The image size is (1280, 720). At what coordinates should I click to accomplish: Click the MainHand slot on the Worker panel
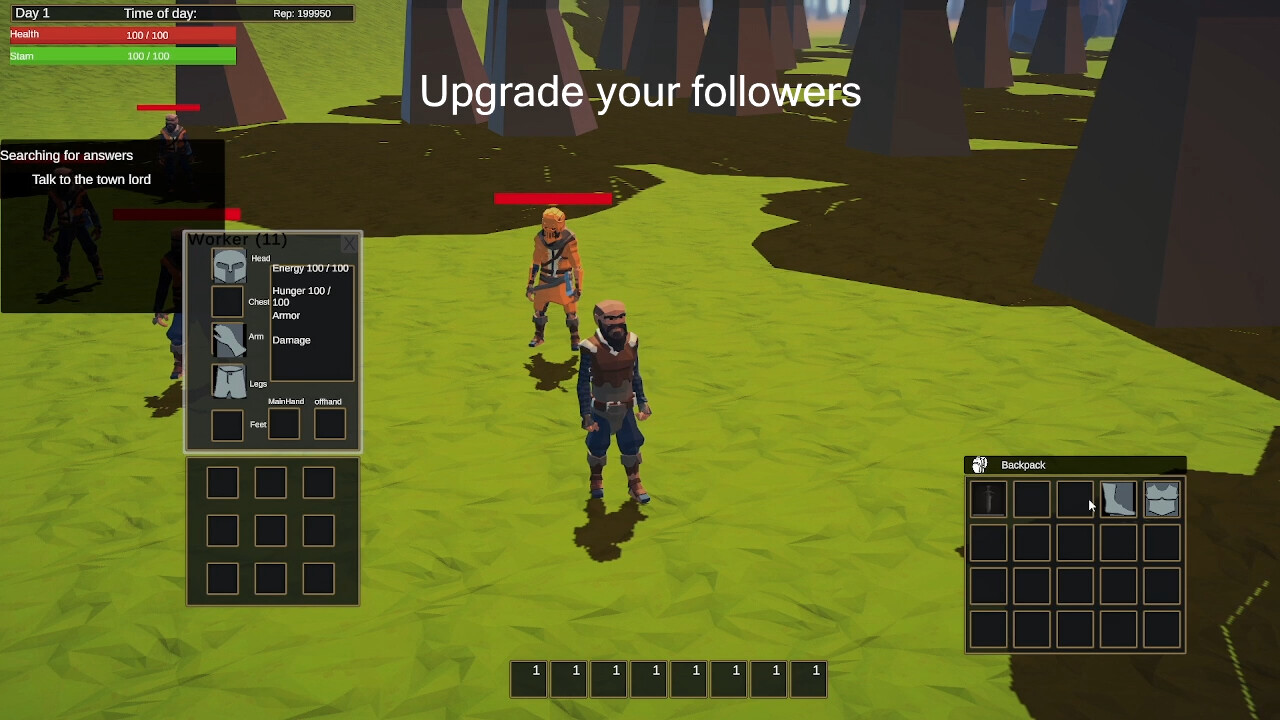284,423
